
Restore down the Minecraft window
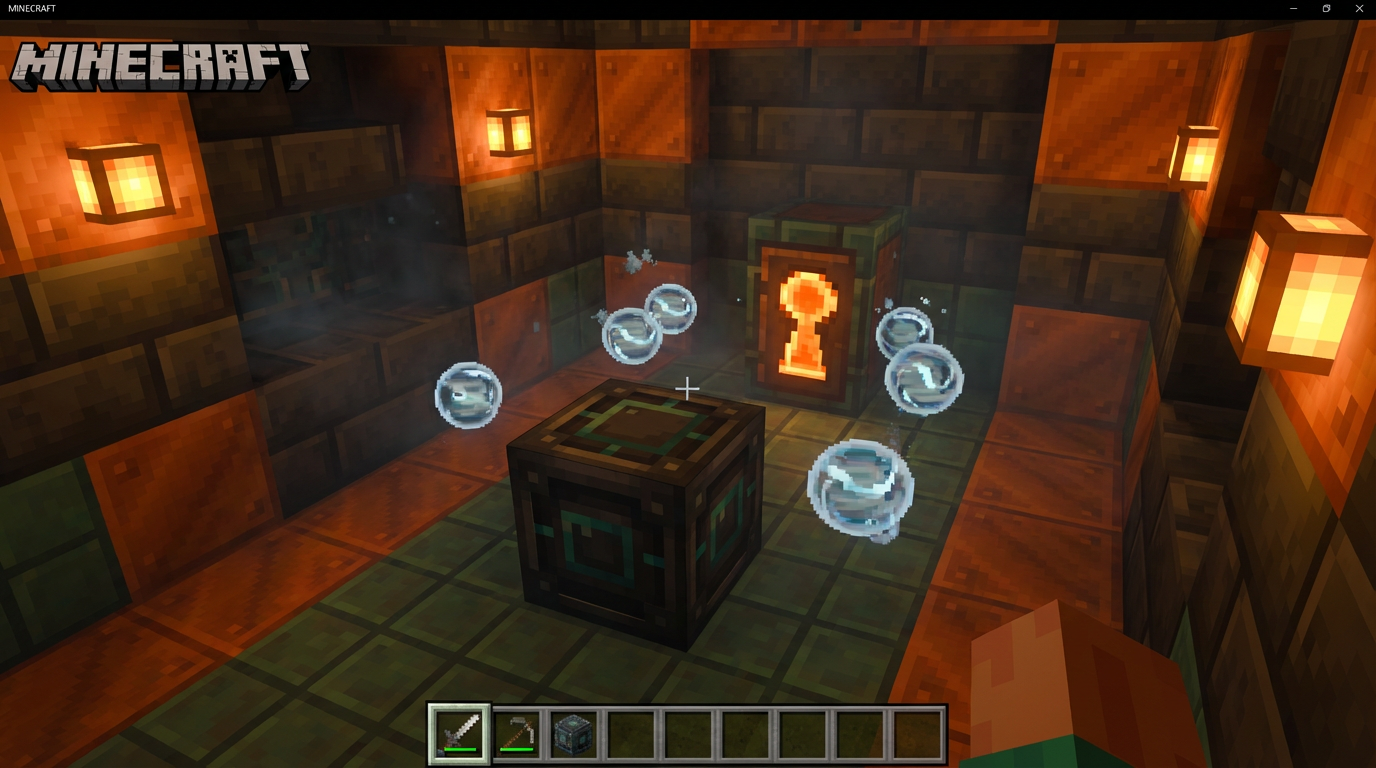(1326, 8)
